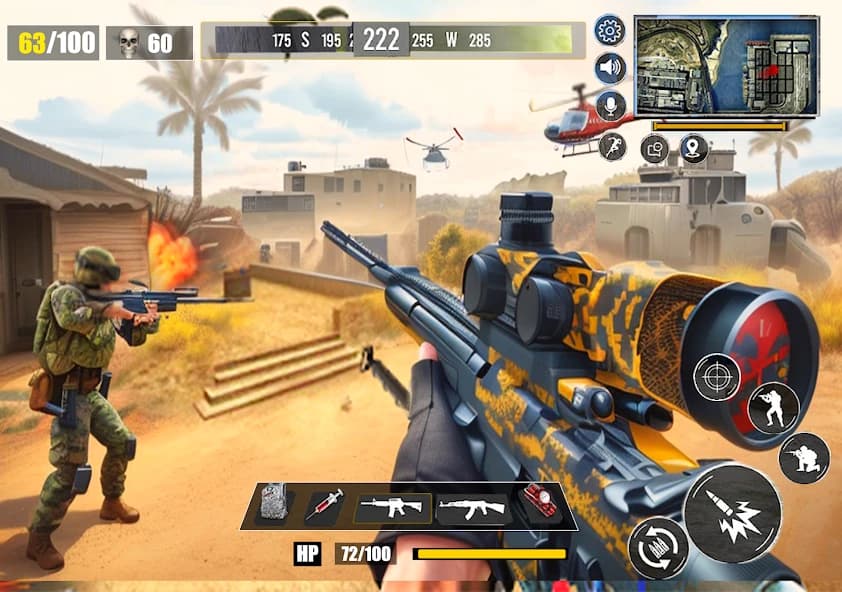Equip the M4 assault rifle slot
Viewport: 842px width, 592px height.
(392, 507)
